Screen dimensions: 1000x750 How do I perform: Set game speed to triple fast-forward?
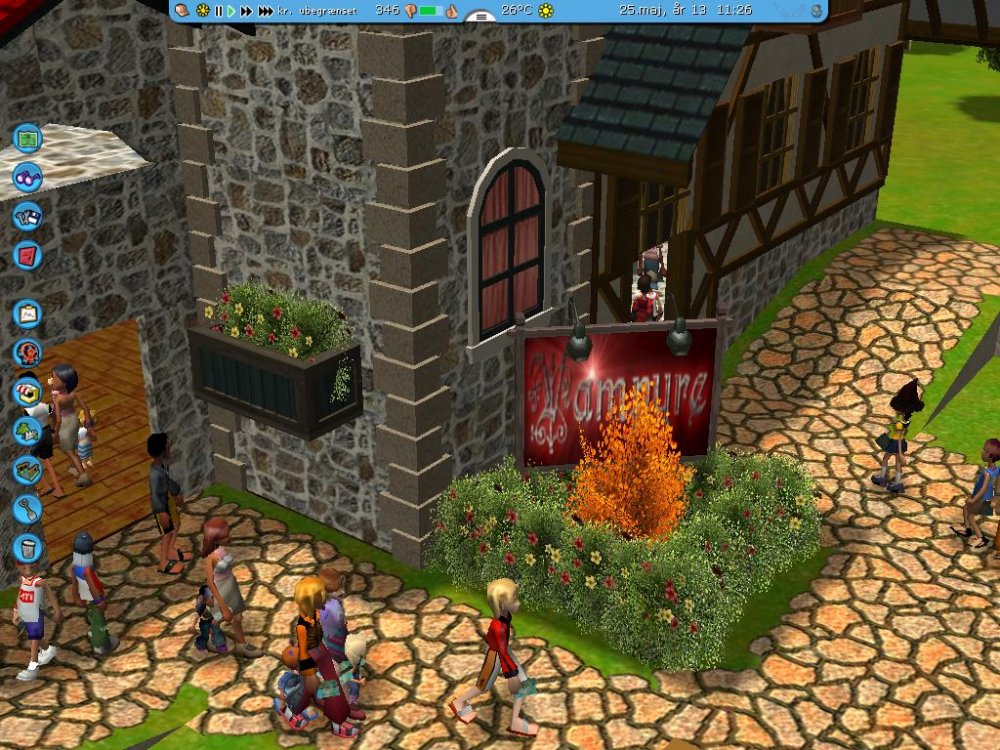click(x=265, y=11)
